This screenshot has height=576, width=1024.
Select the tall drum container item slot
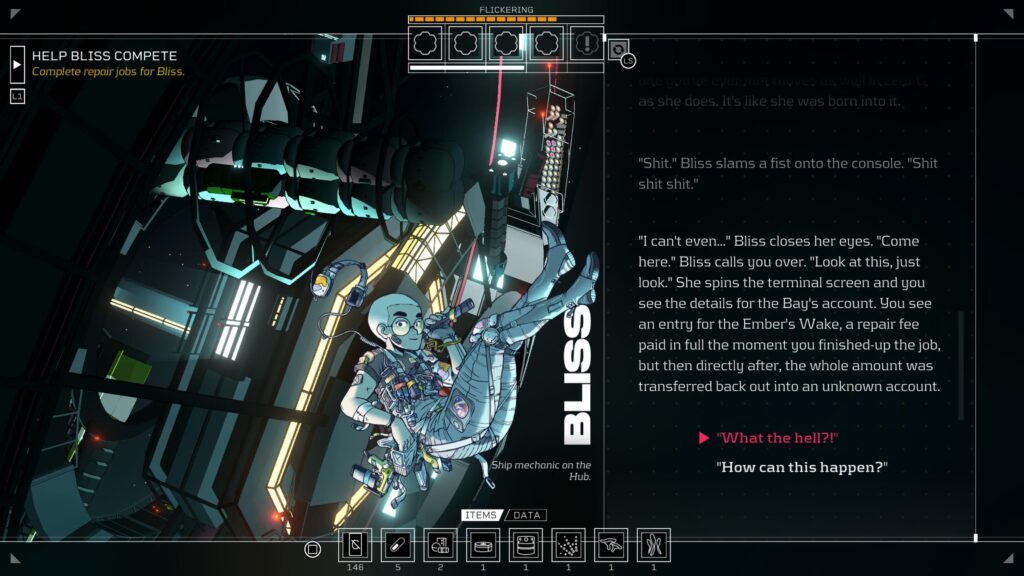click(526, 545)
